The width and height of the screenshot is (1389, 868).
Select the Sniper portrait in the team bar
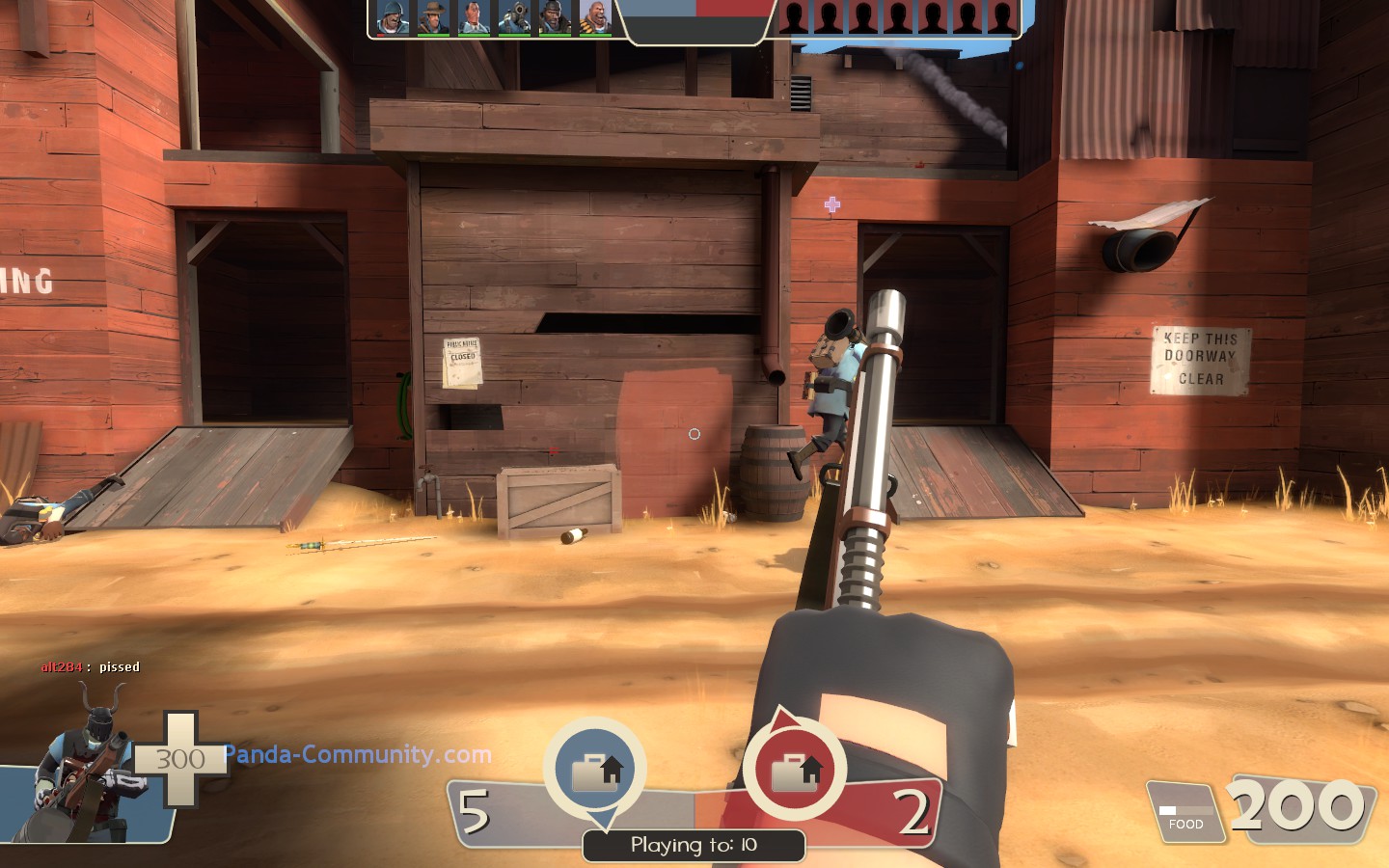tap(433, 17)
